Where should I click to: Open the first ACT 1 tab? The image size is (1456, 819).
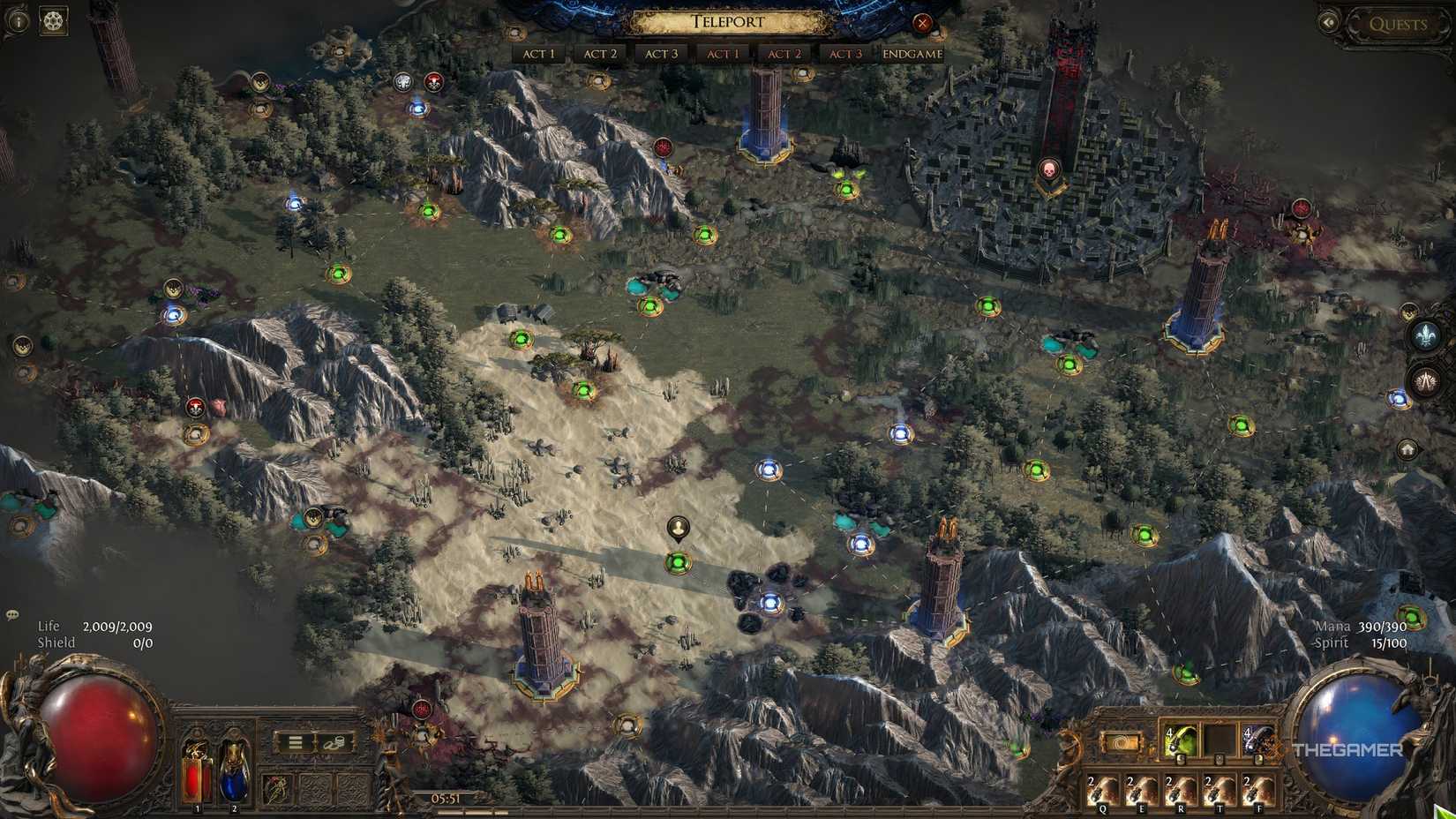(538, 54)
